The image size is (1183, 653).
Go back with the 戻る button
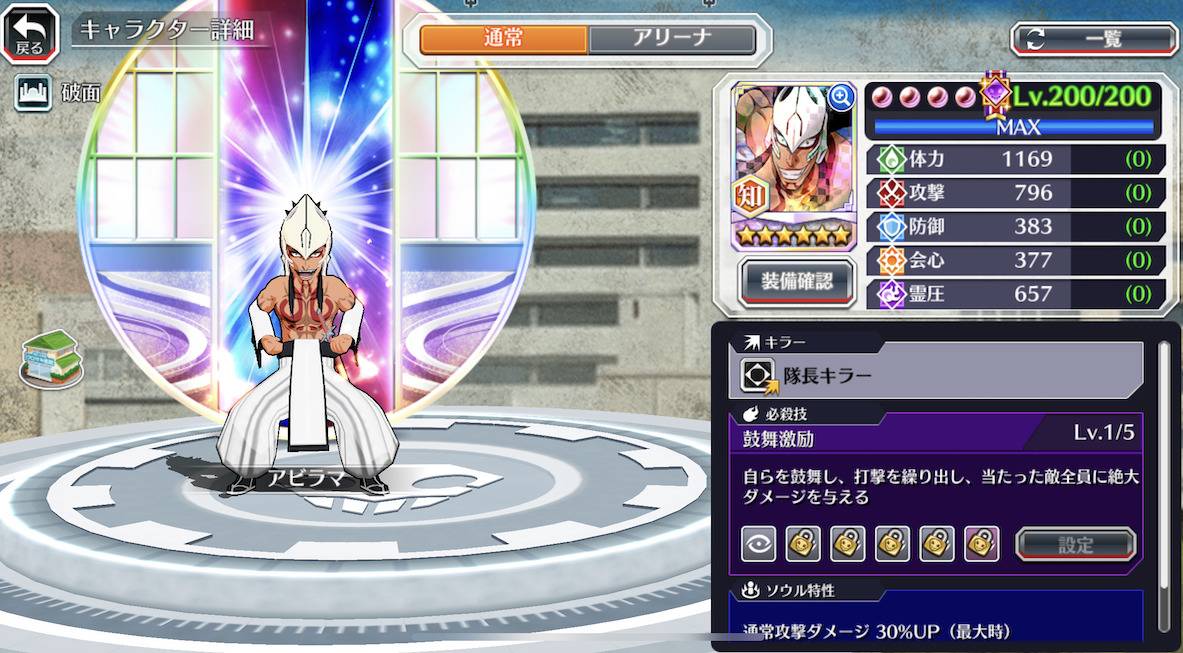tap(31, 32)
